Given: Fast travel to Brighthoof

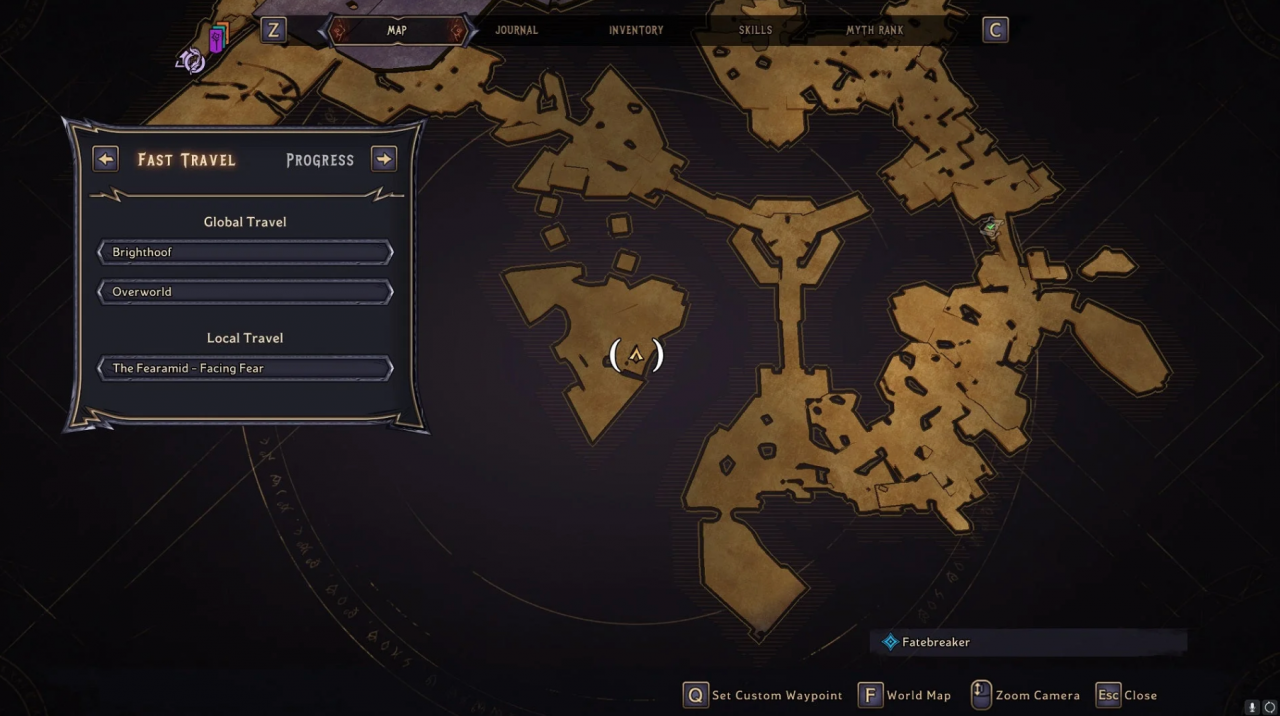Looking at the screenshot, I should pyautogui.click(x=245, y=252).
